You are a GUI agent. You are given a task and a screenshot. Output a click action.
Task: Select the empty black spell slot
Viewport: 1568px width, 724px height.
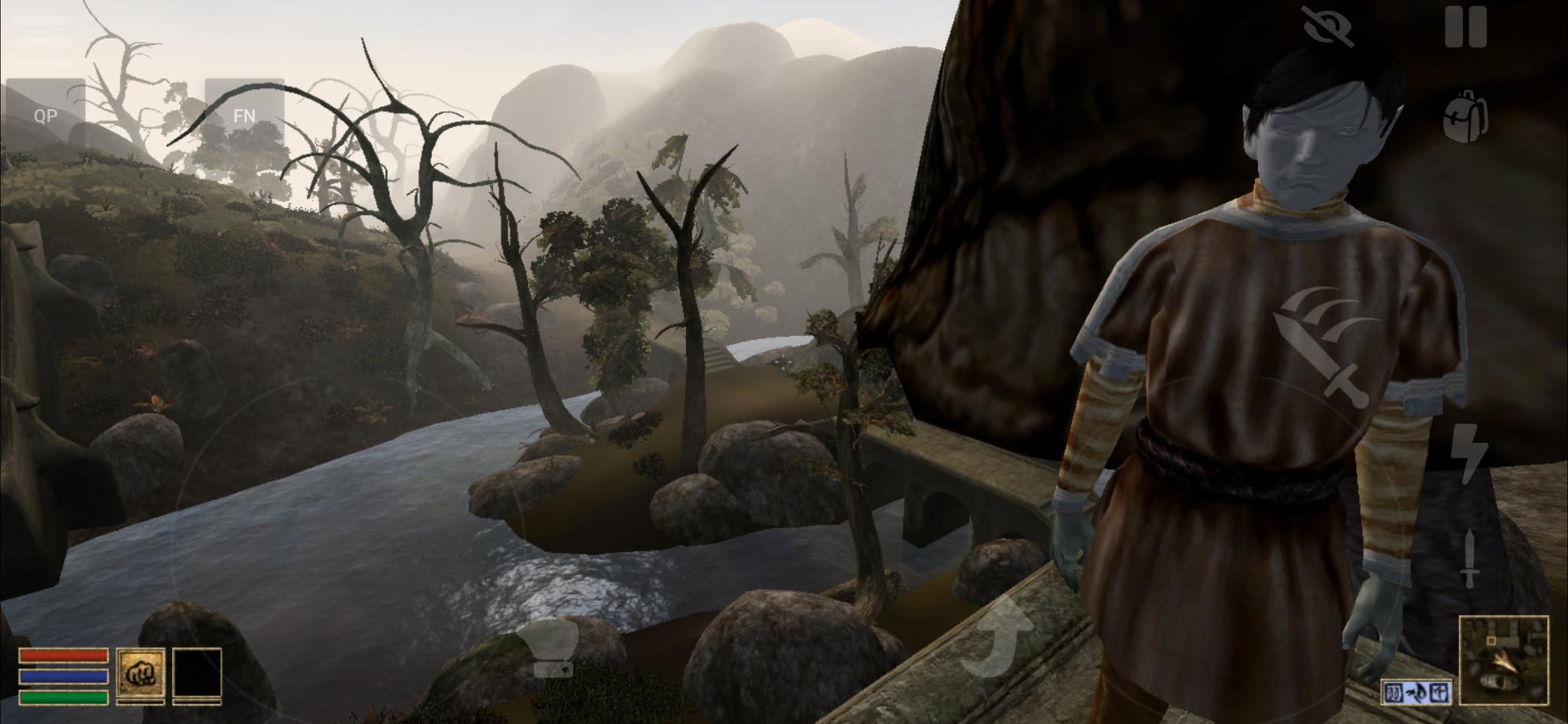(x=197, y=675)
